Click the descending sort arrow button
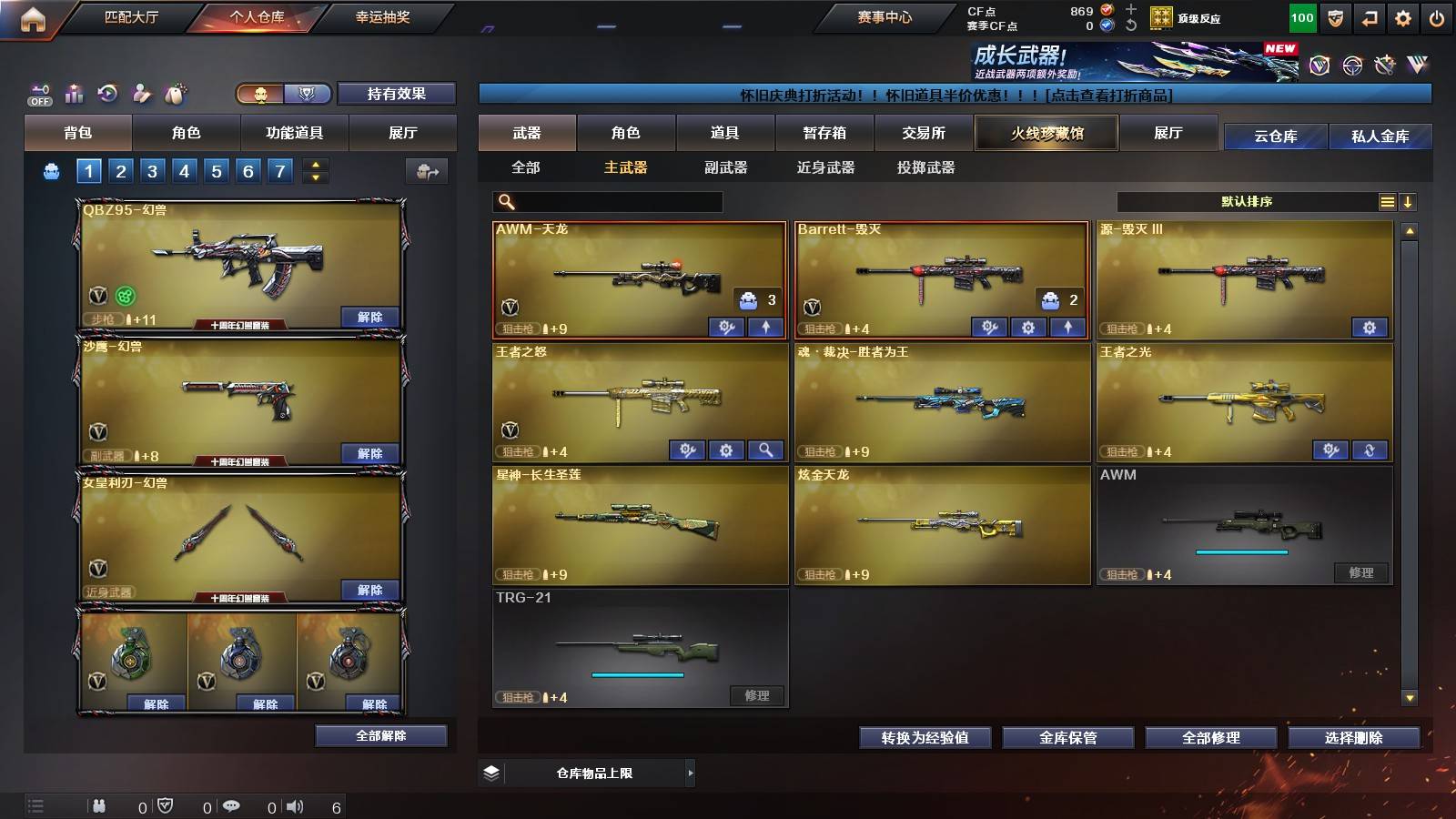This screenshot has height=819, width=1456. click(1409, 201)
